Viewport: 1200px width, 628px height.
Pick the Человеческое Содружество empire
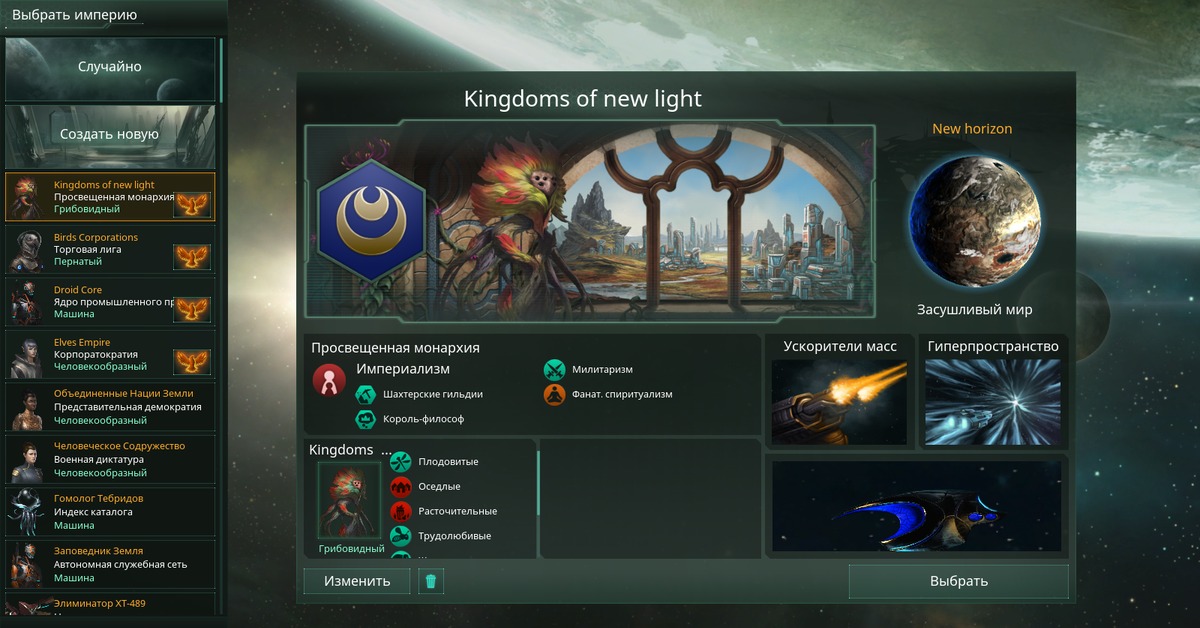click(110, 459)
